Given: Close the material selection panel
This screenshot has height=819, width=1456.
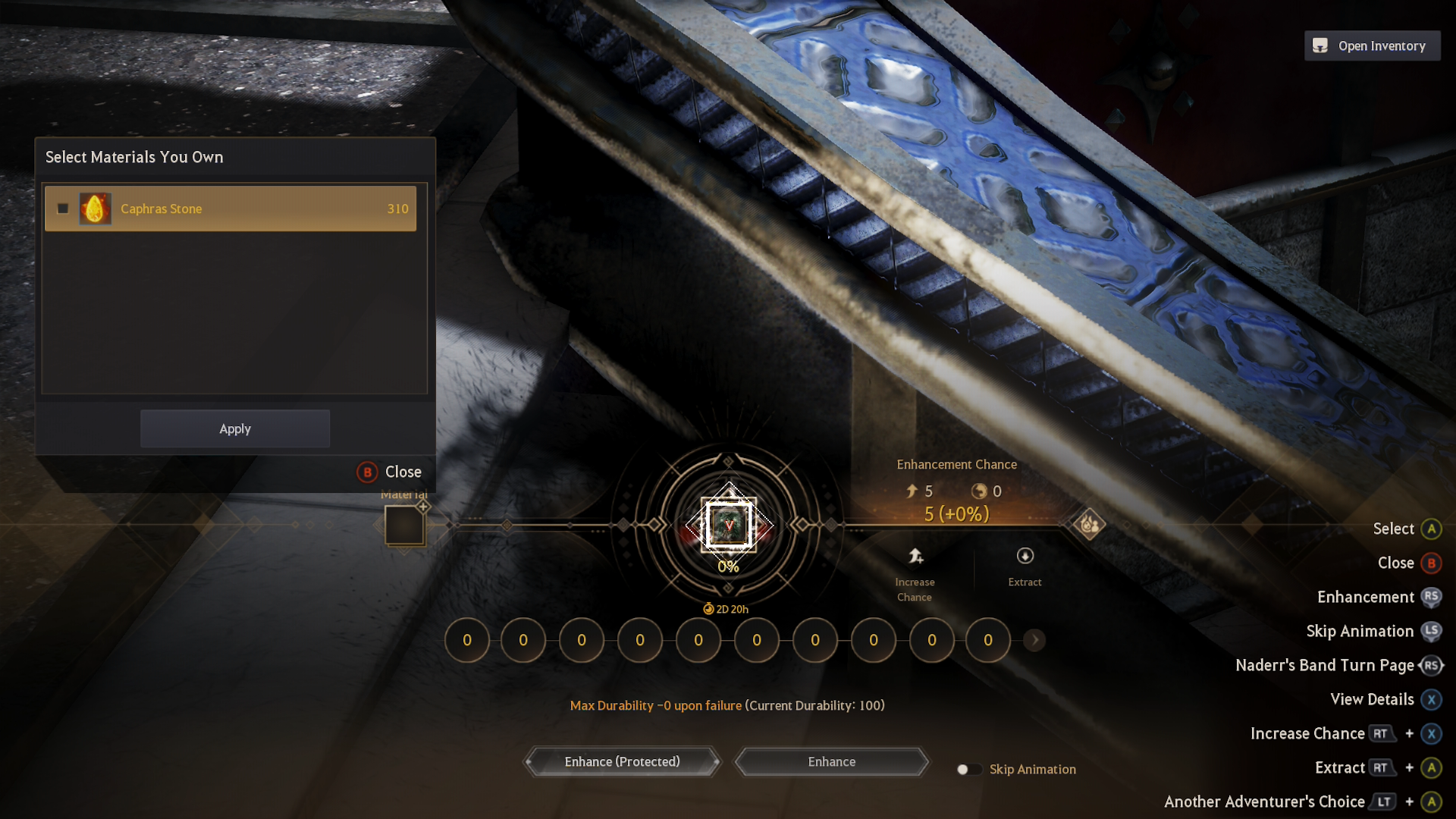Looking at the screenshot, I should click(x=390, y=472).
